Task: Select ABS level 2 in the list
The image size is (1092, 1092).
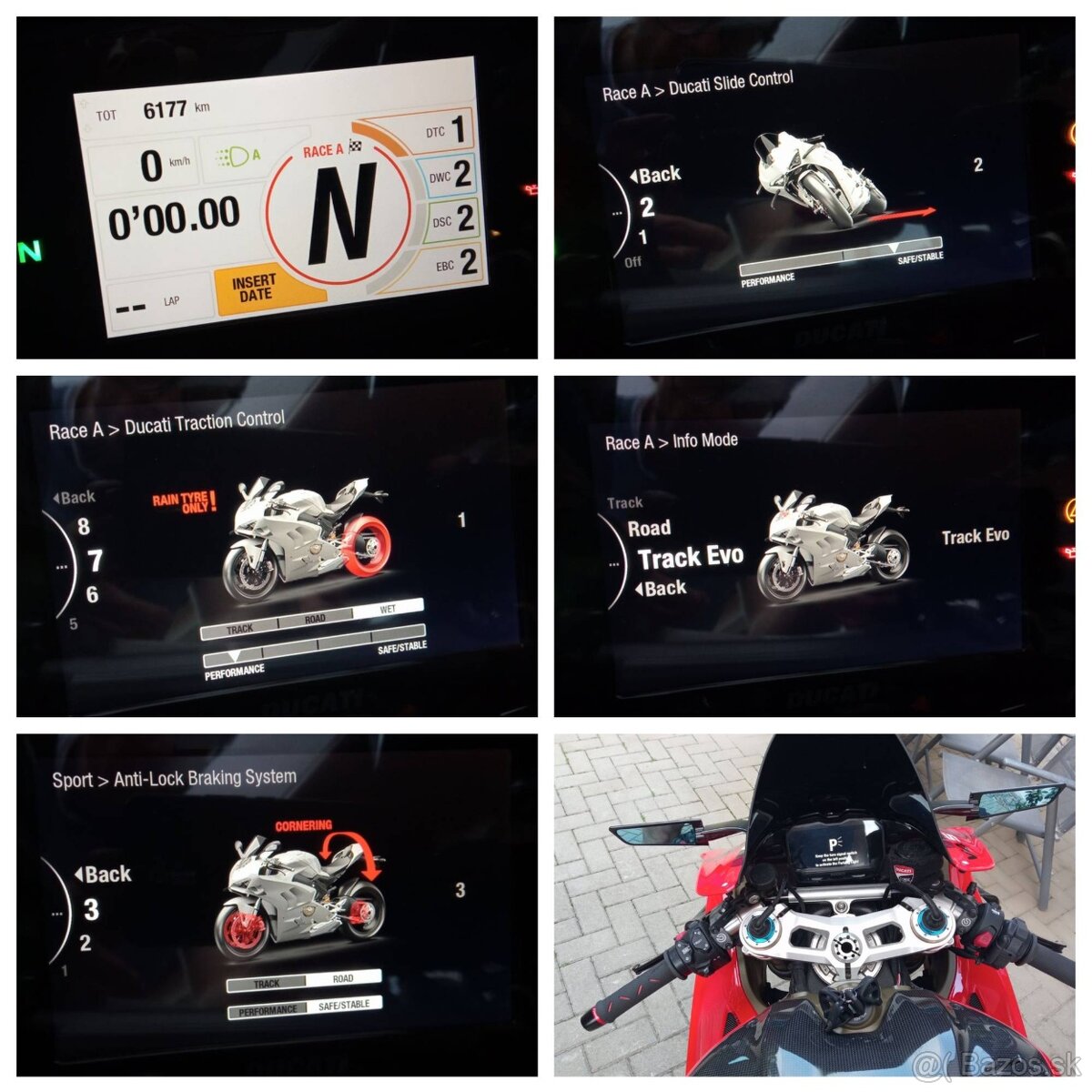Action: tap(85, 944)
